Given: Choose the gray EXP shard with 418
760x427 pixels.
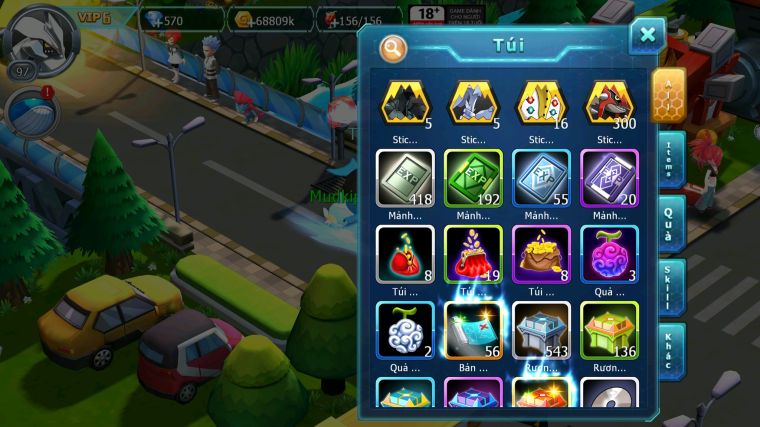Looking at the screenshot, I should point(405,179).
